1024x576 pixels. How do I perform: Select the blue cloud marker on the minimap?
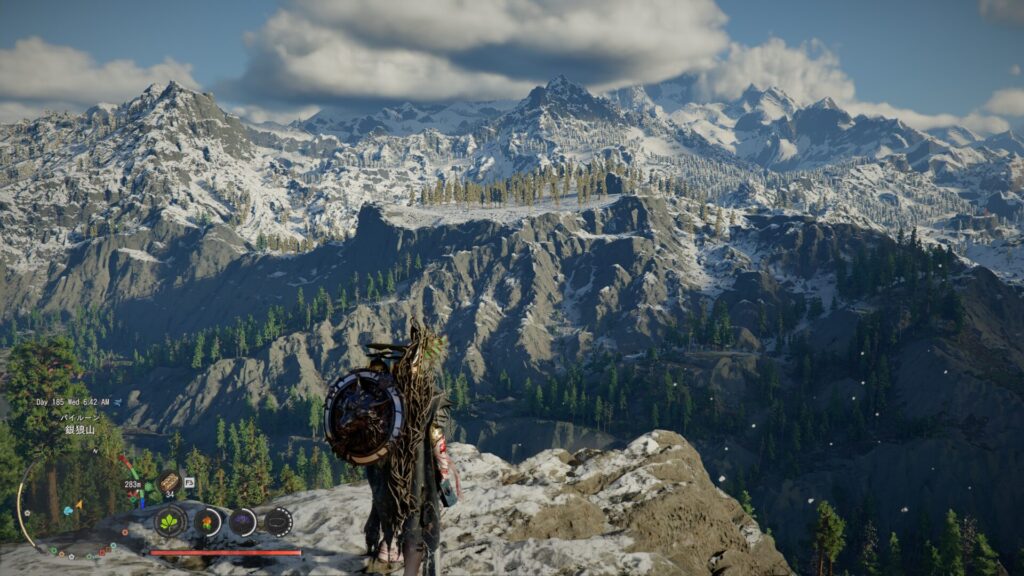66,509
